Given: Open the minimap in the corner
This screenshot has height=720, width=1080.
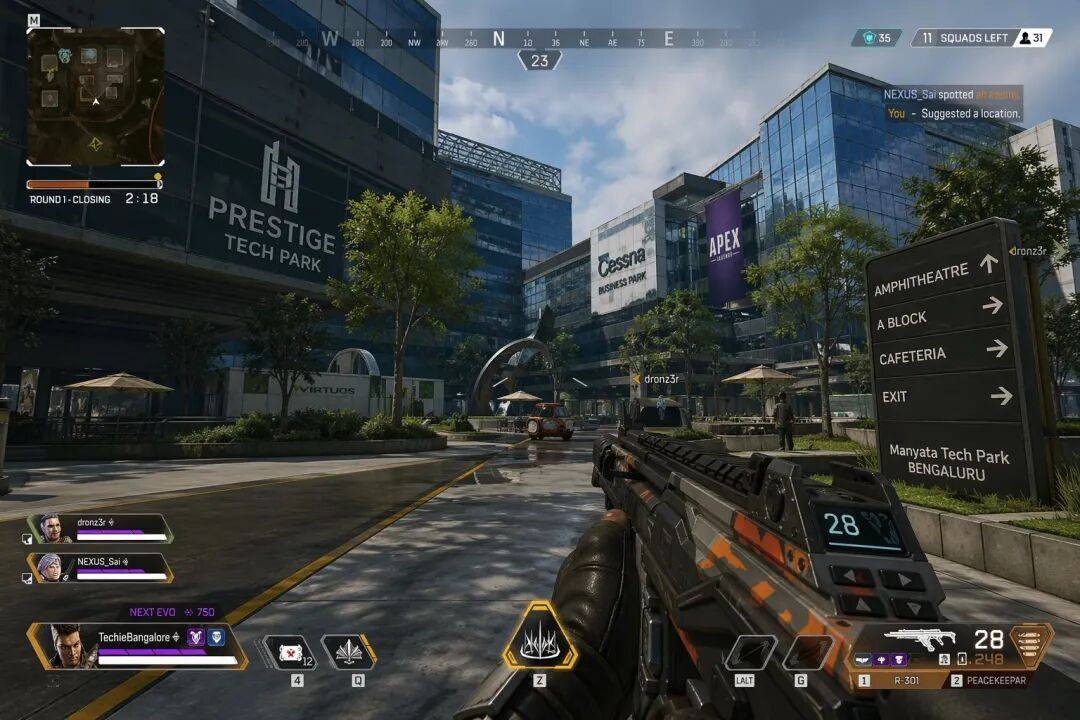Looking at the screenshot, I should [x=95, y=97].
